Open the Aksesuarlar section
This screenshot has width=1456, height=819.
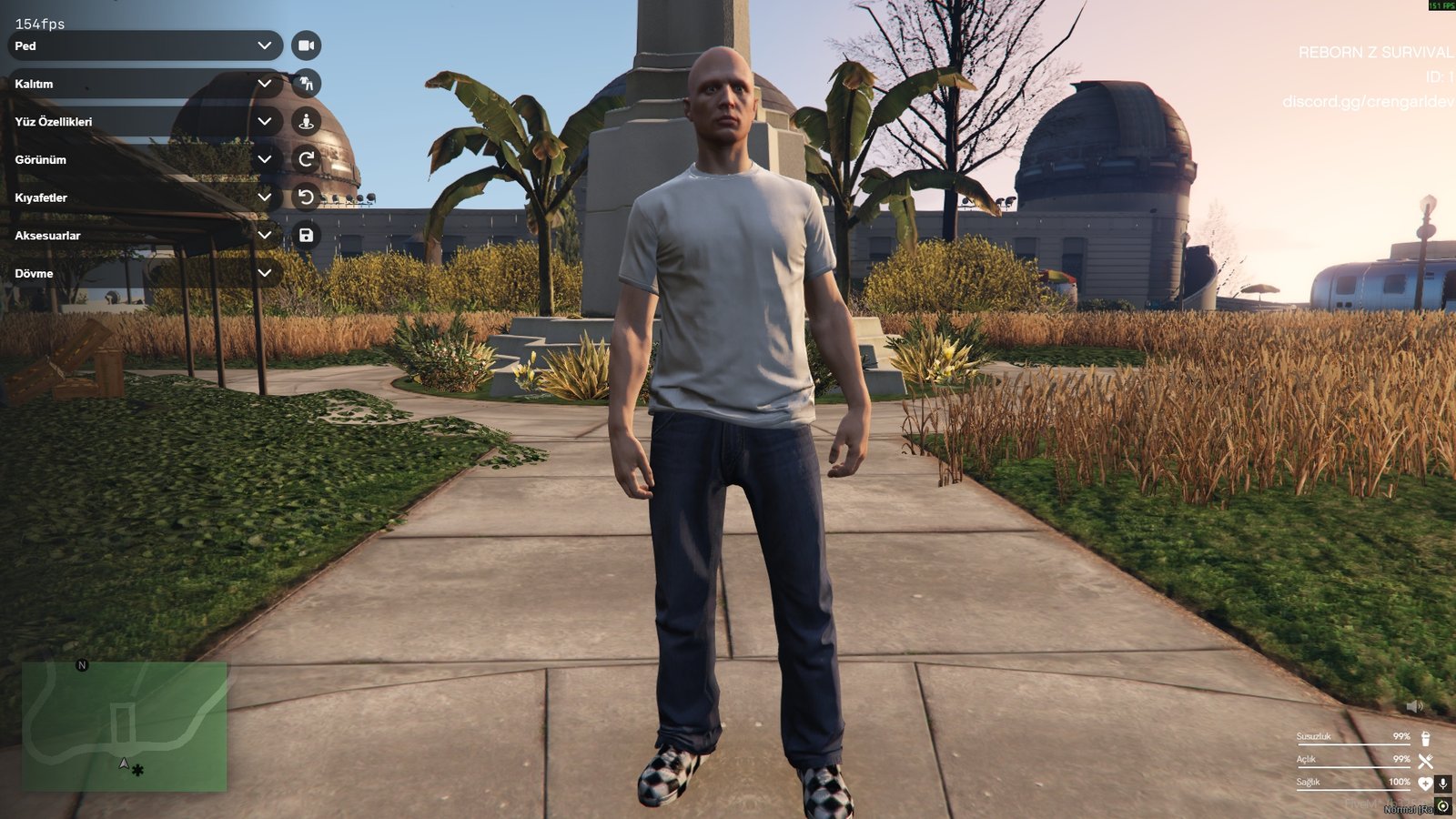(141, 235)
